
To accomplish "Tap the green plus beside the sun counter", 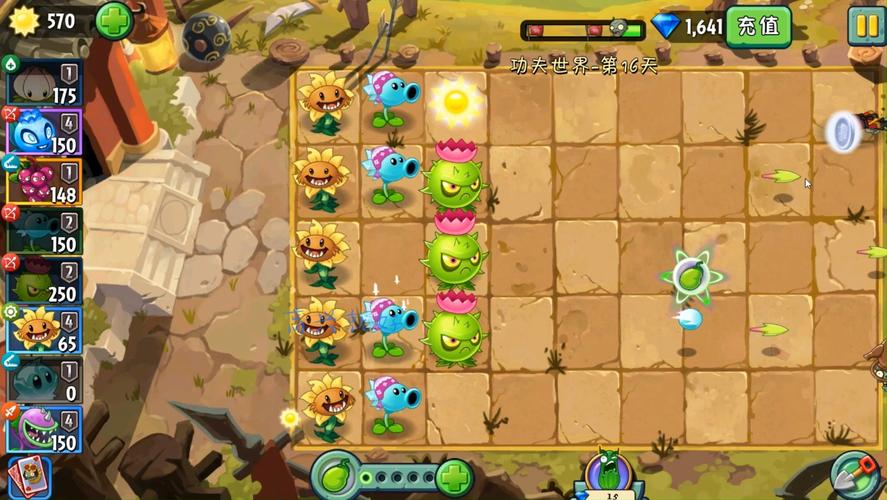I will point(115,21).
